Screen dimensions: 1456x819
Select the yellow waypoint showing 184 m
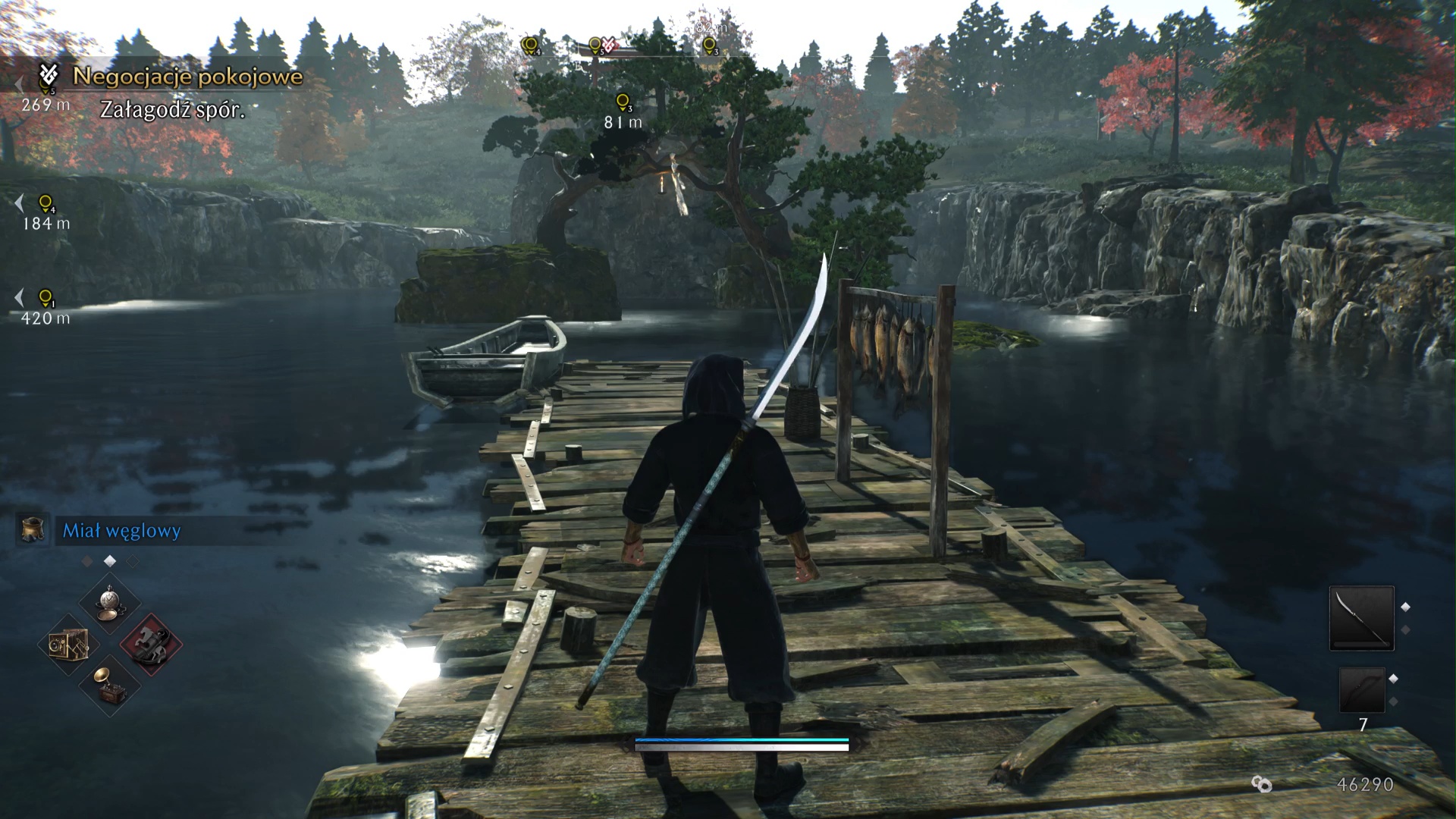click(x=45, y=203)
